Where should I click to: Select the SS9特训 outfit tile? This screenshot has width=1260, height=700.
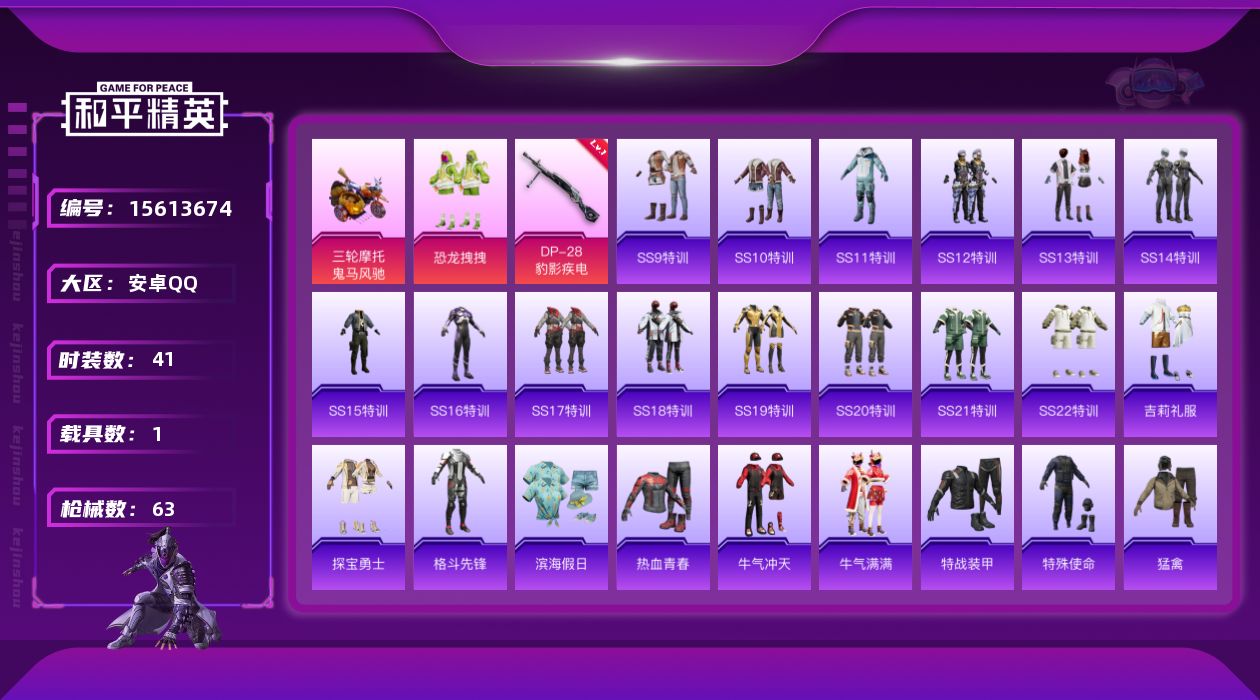tap(663, 211)
